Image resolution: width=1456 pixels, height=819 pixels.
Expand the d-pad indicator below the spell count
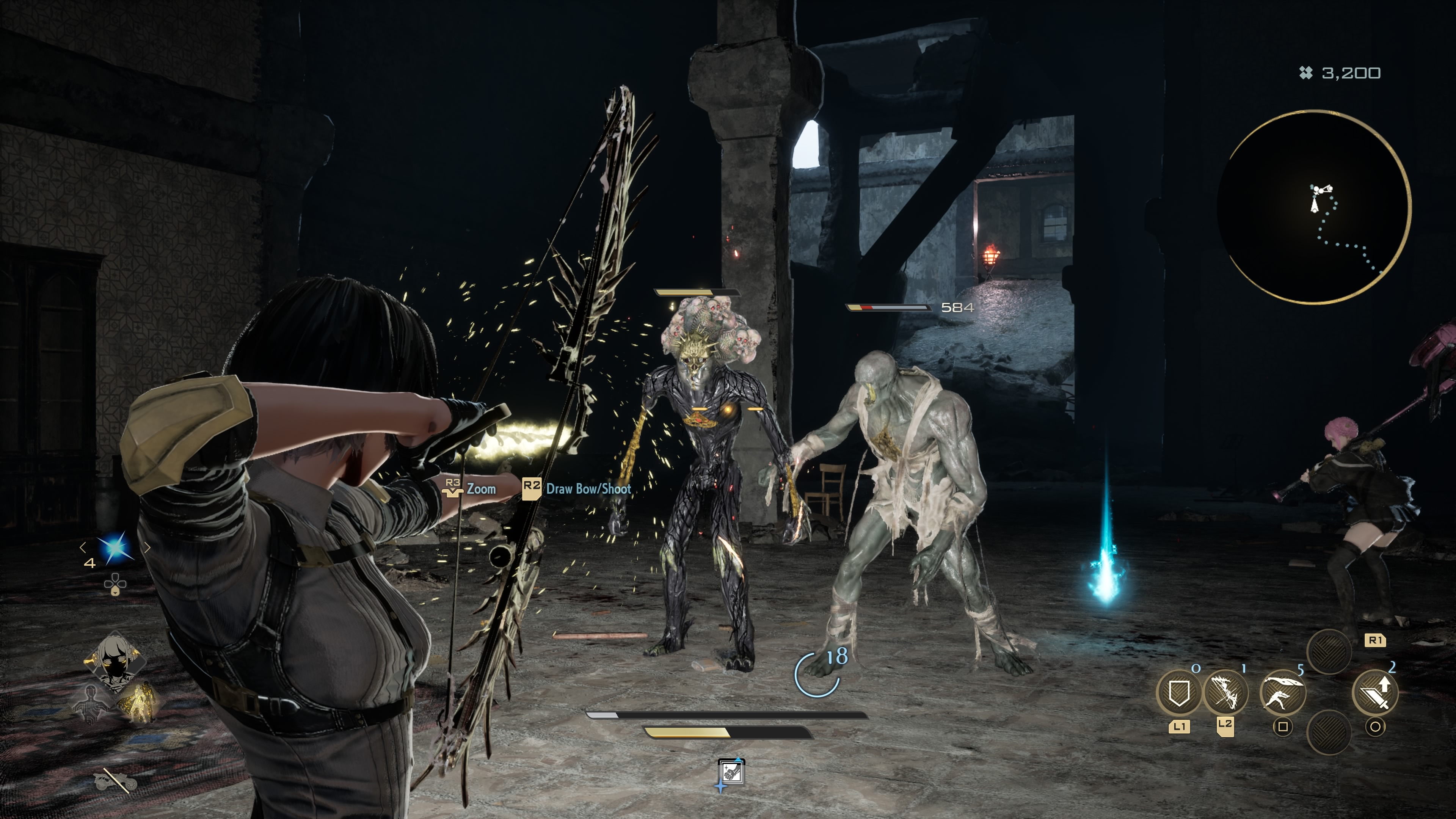pyautogui.click(x=115, y=584)
